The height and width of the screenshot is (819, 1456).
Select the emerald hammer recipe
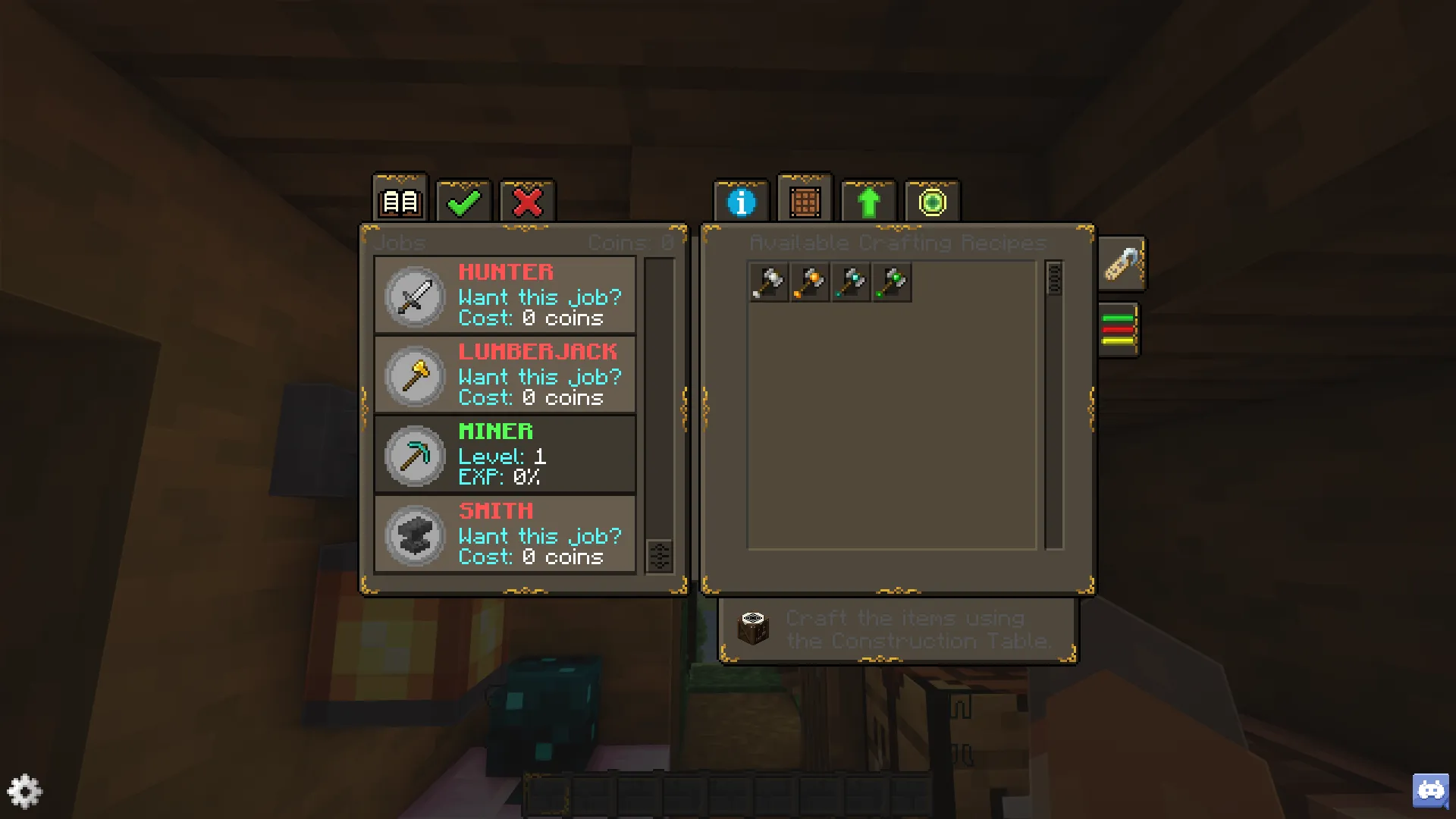[x=891, y=281]
